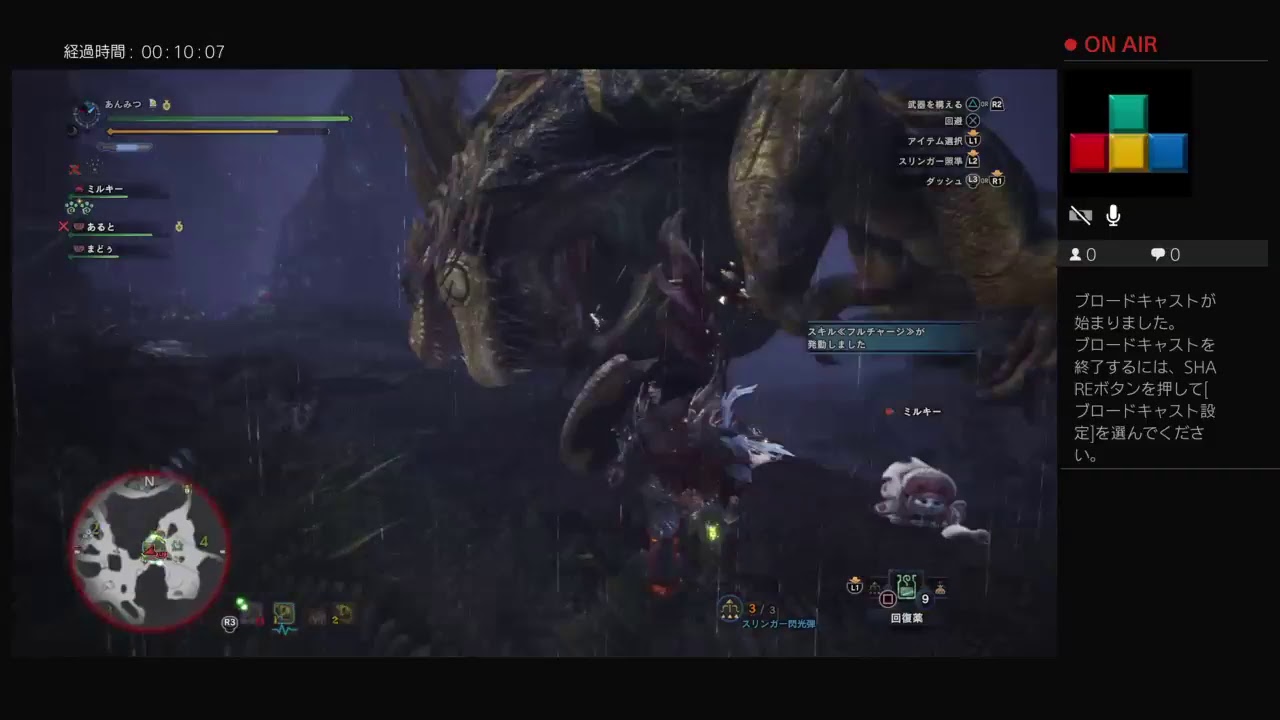Expand the フルチャージ skill notification banner

(x=888, y=337)
